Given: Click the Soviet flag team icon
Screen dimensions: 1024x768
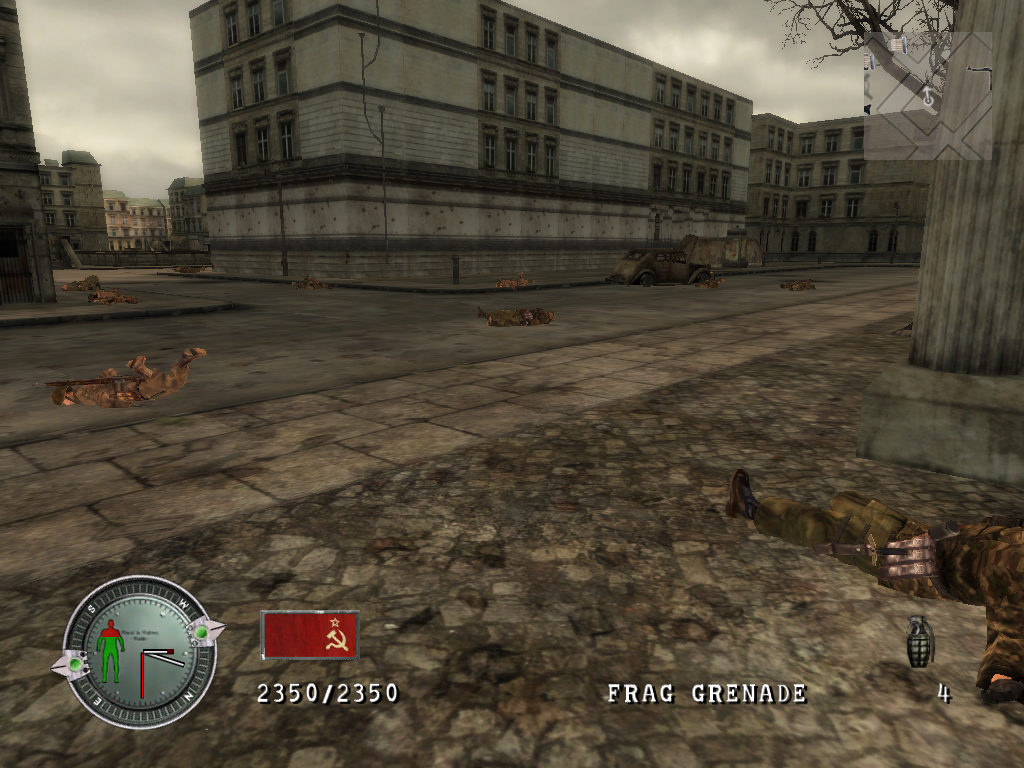Looking at the screenshot, I should 310,635.
